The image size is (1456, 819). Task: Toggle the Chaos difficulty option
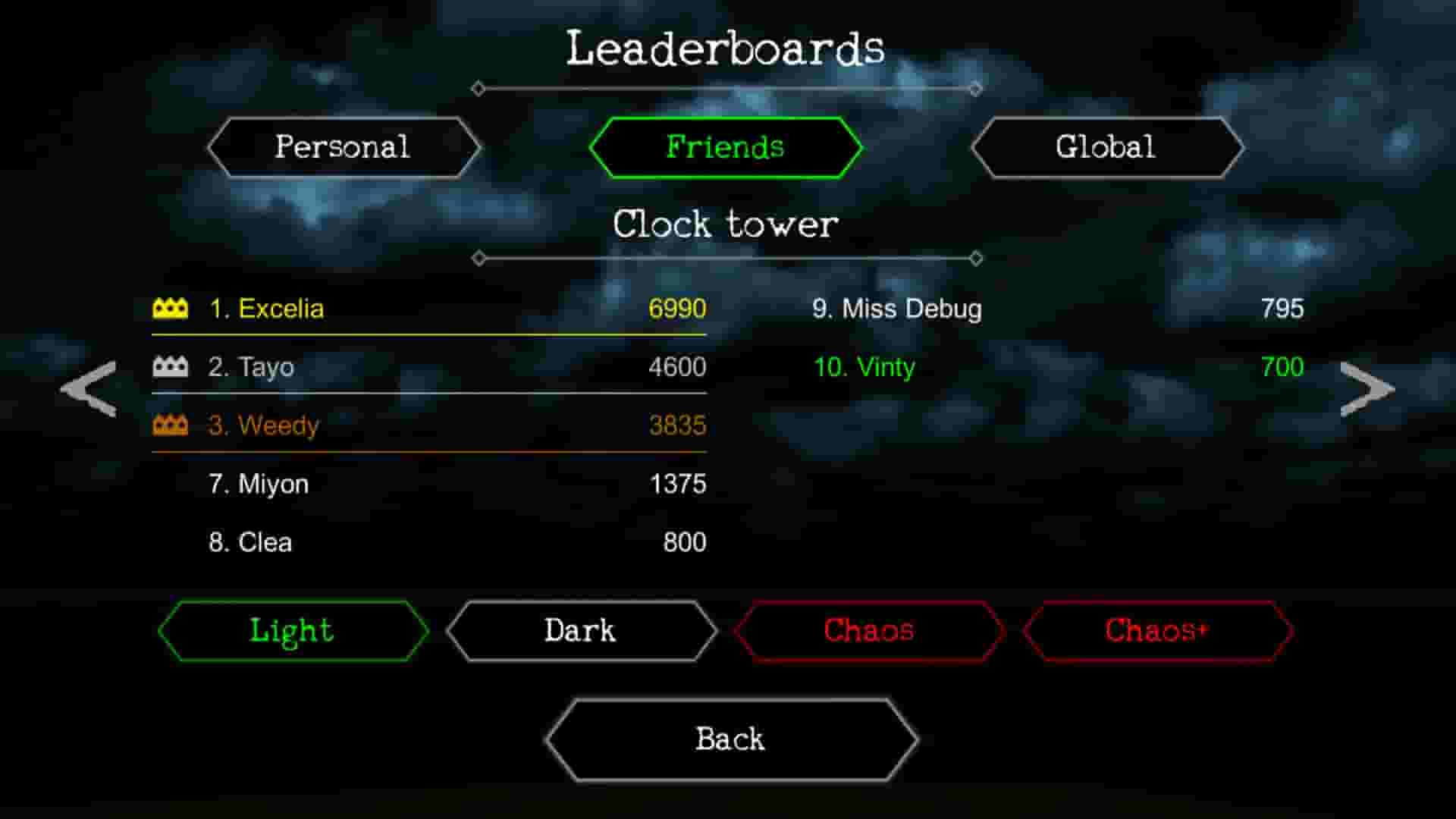869,630
